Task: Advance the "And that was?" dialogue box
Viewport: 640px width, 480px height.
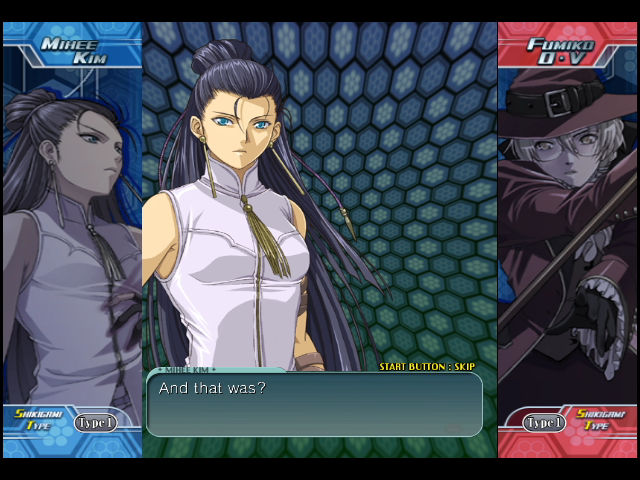Action: (314, 403)
